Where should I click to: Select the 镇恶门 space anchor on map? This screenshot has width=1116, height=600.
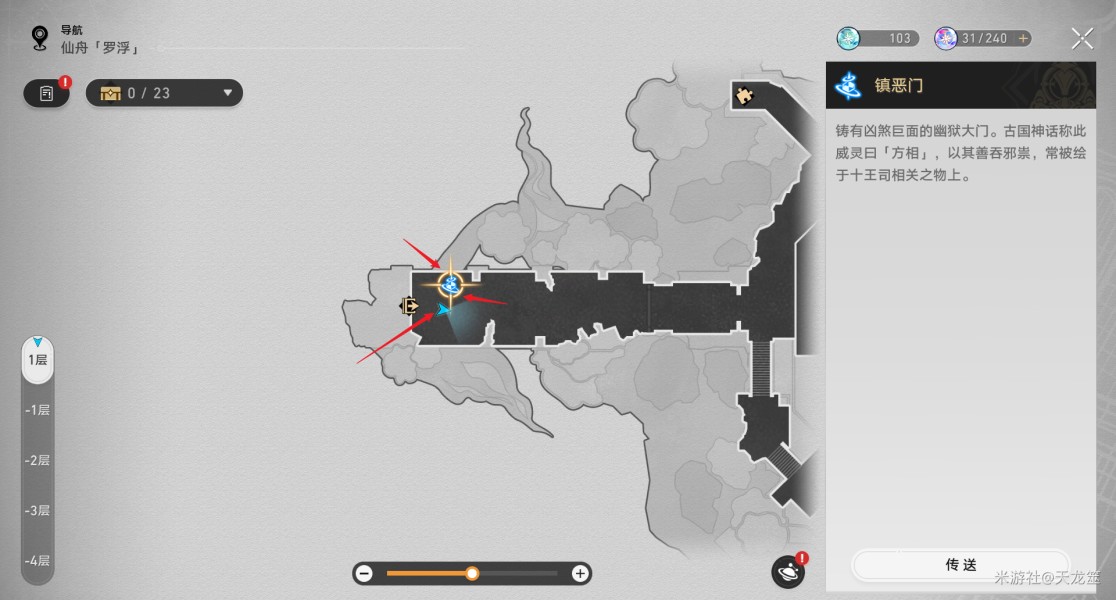pos(450,285)
